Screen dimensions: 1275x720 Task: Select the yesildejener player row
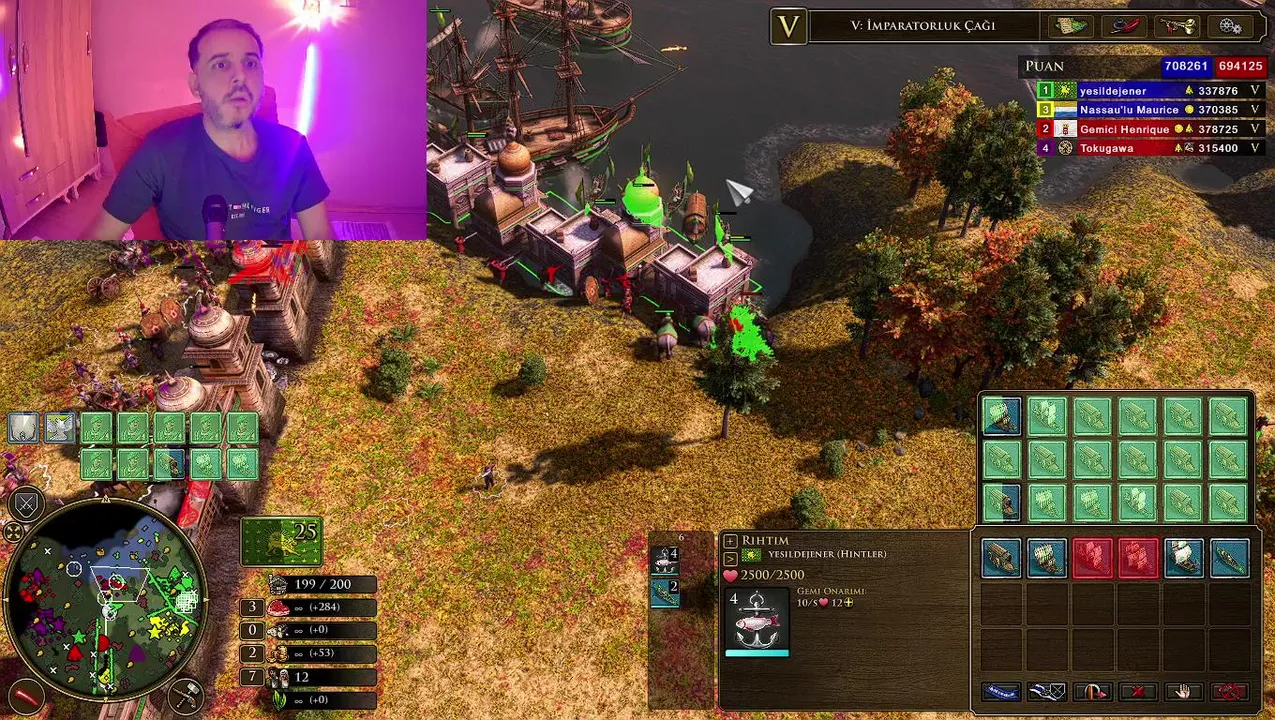pos(1150,91)
